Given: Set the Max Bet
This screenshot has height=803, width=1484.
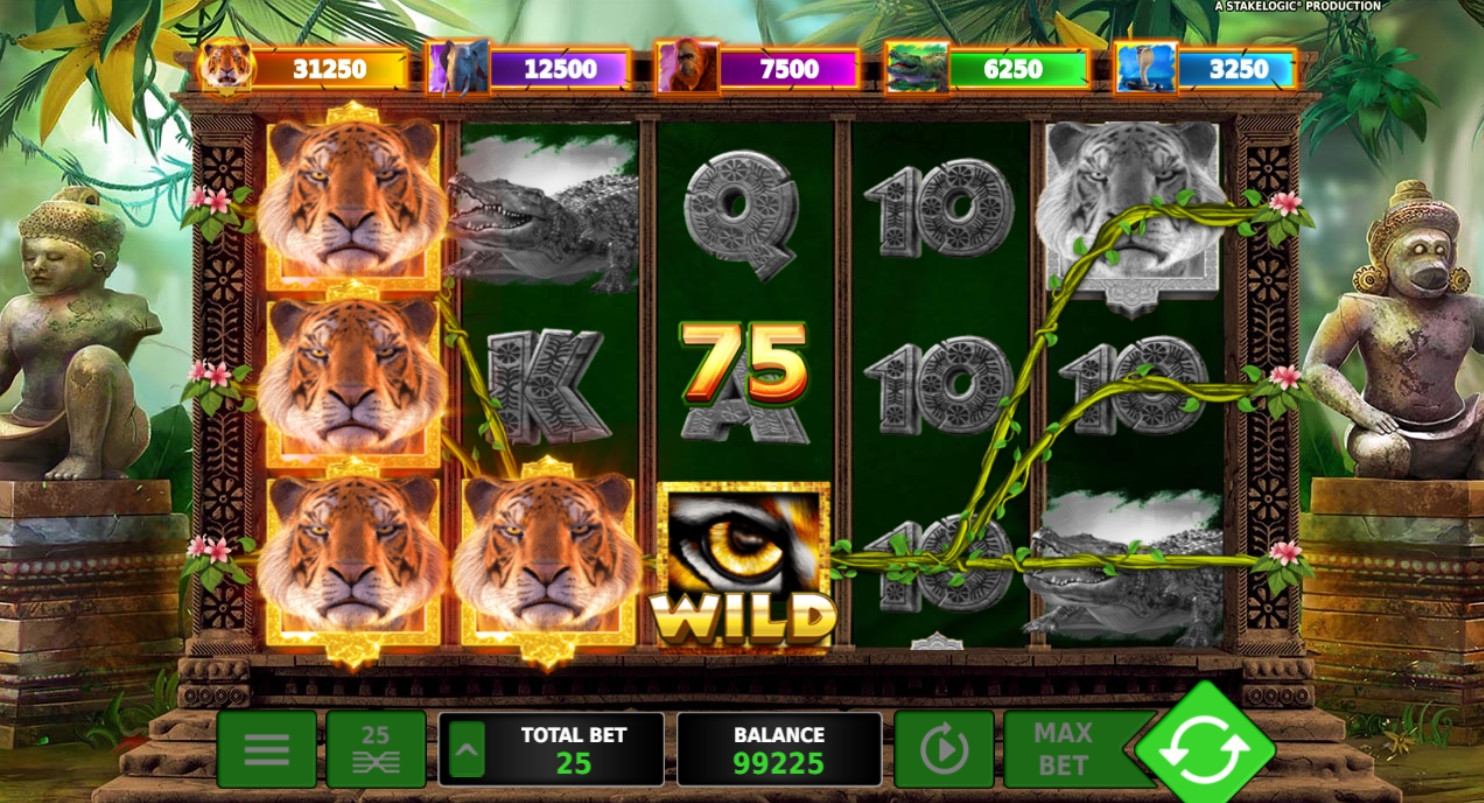Looking at the screenshot, I should (1062, 749).
